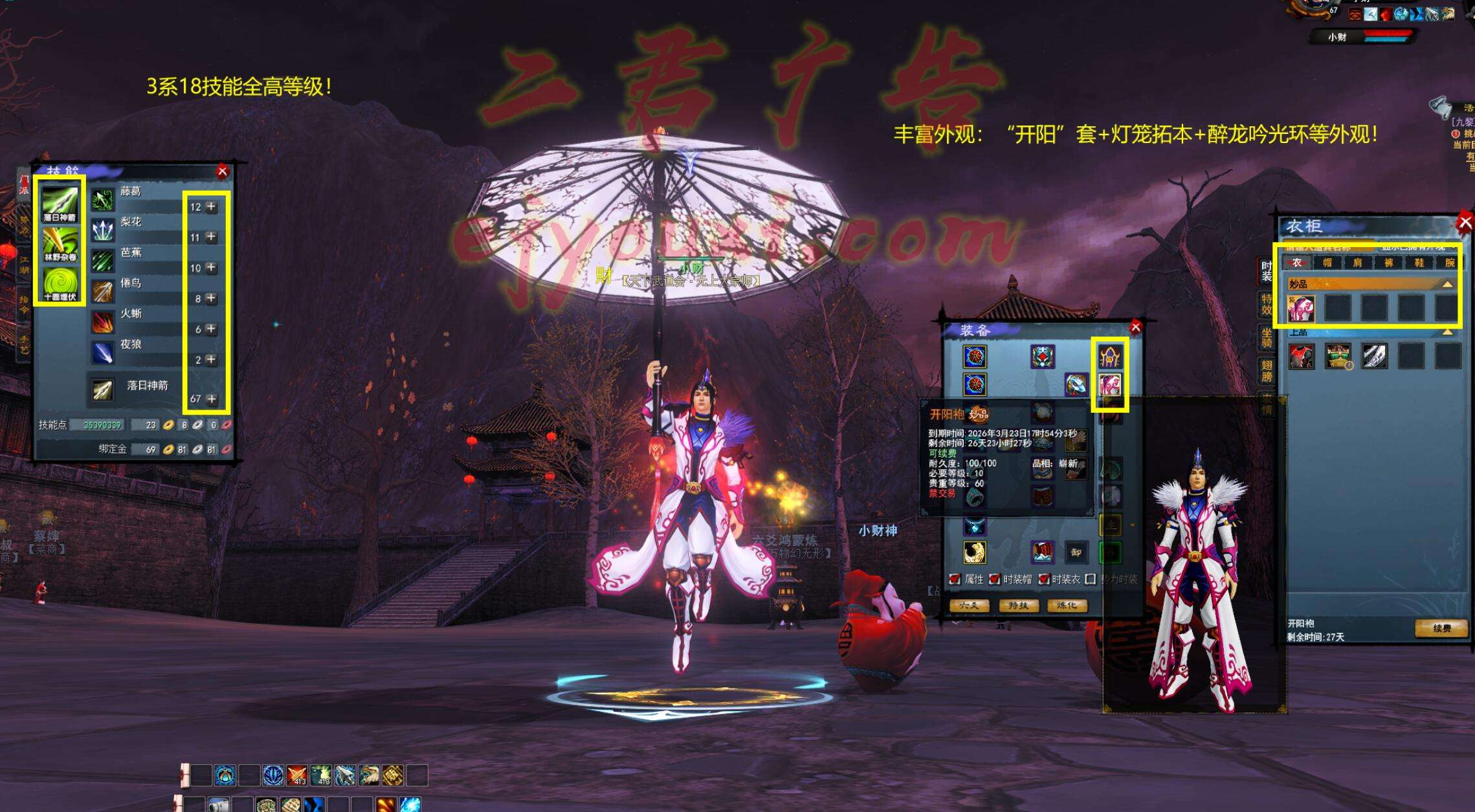Add a level to the 藤葛 skill

click(212, 207)
